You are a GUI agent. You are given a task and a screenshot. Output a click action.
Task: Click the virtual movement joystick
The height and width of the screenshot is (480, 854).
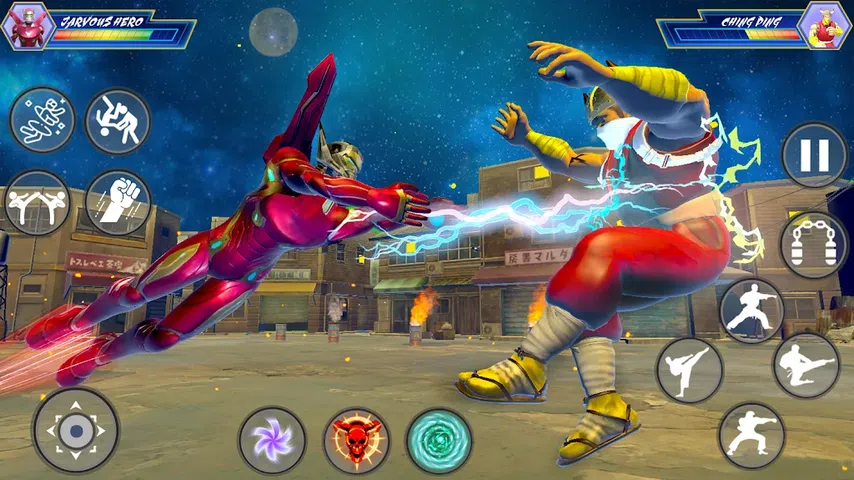[76, 430]
